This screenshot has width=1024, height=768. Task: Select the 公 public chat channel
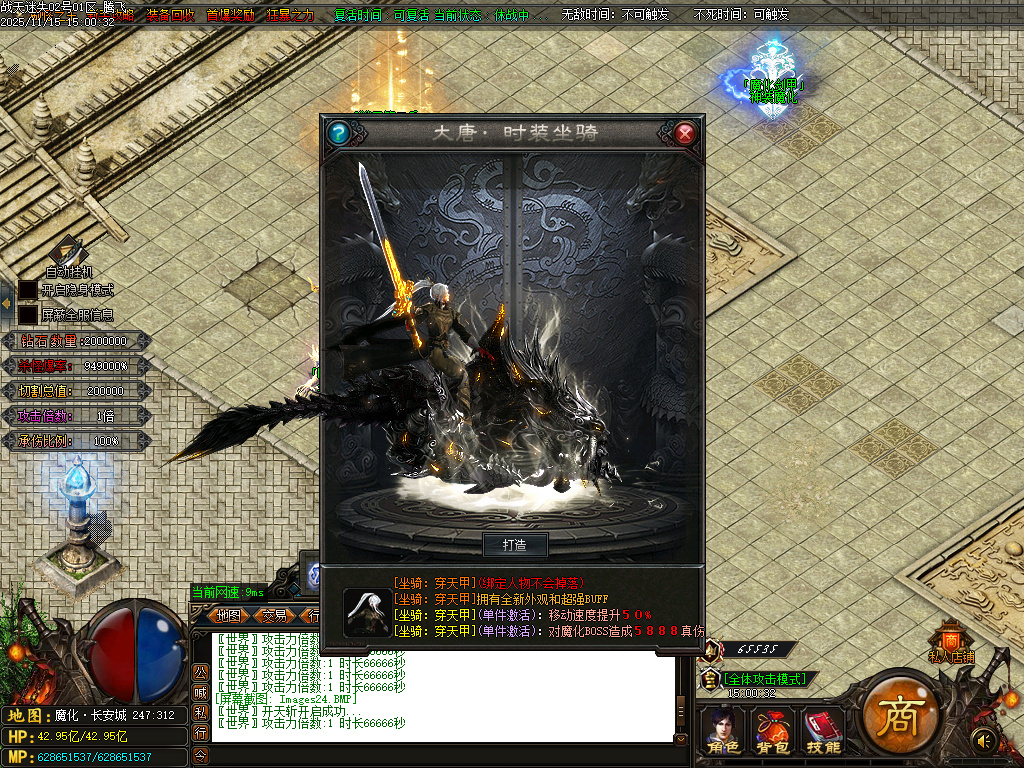tap(200, 670)
